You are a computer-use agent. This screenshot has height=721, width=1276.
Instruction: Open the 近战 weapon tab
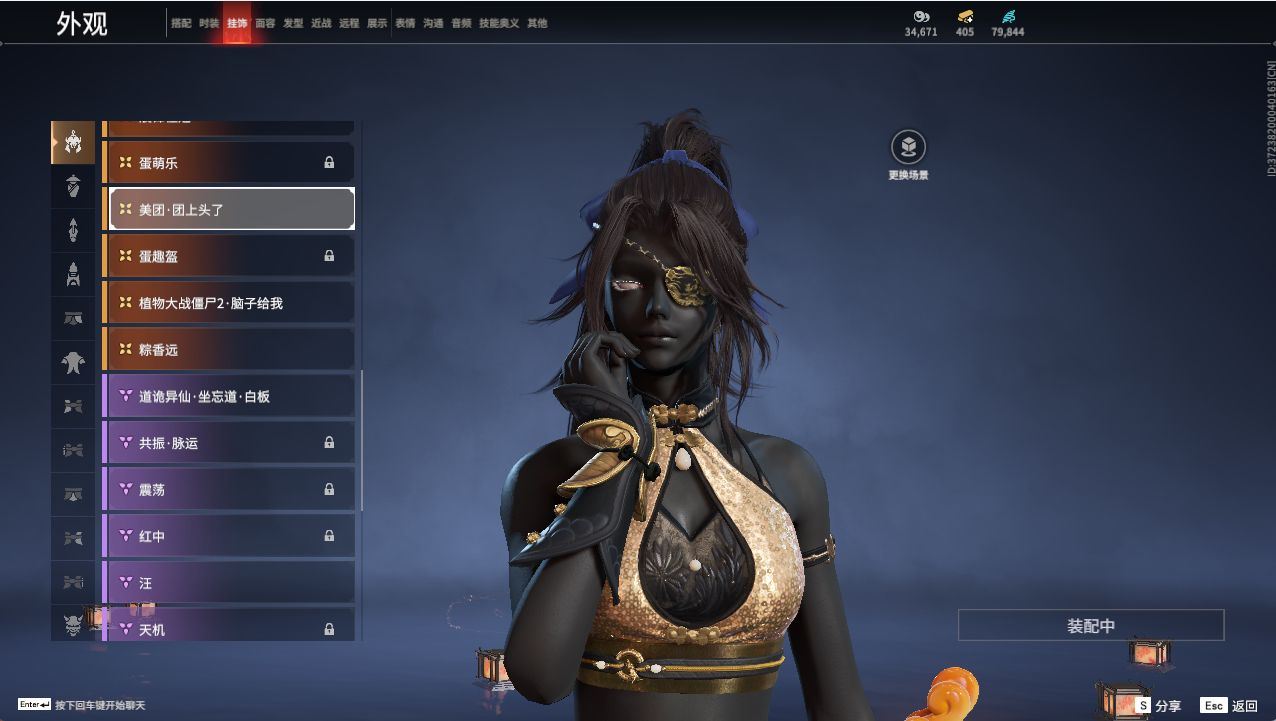coord(321,23)
